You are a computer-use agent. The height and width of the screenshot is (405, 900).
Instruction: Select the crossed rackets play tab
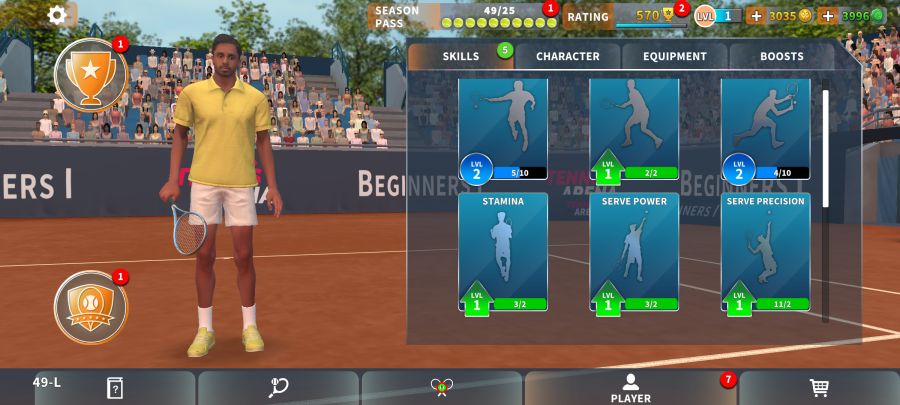442,388
